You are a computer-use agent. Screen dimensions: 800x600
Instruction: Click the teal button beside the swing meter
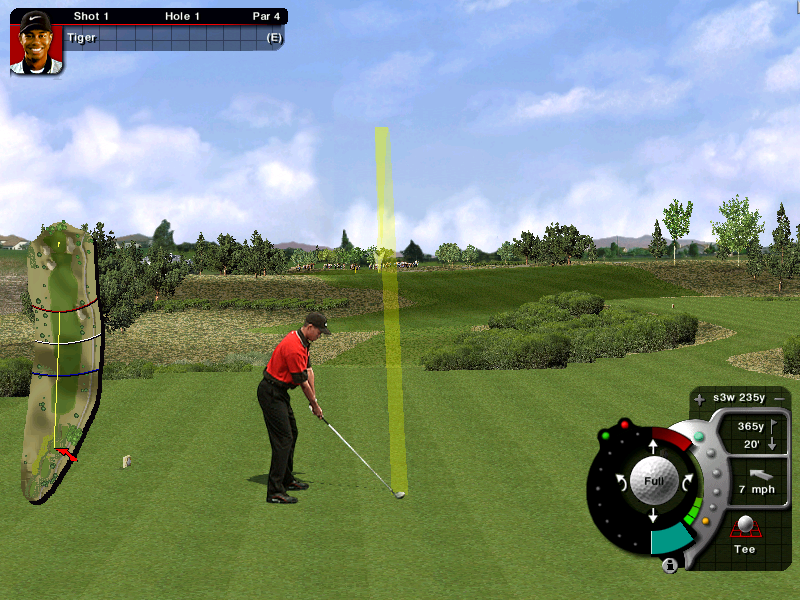(x=698, y=436)
